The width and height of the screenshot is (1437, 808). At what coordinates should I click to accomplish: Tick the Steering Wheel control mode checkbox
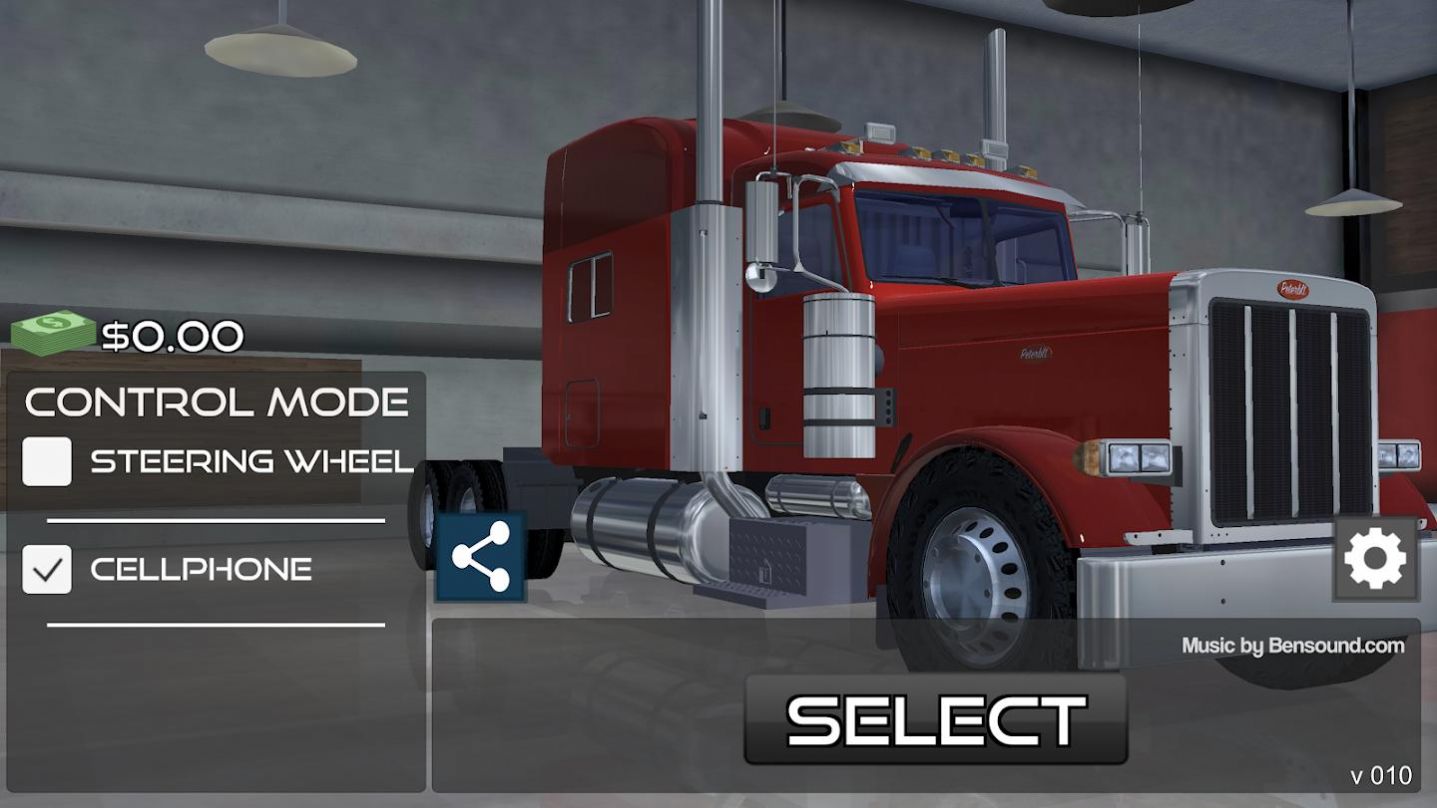tap(47, 461)
